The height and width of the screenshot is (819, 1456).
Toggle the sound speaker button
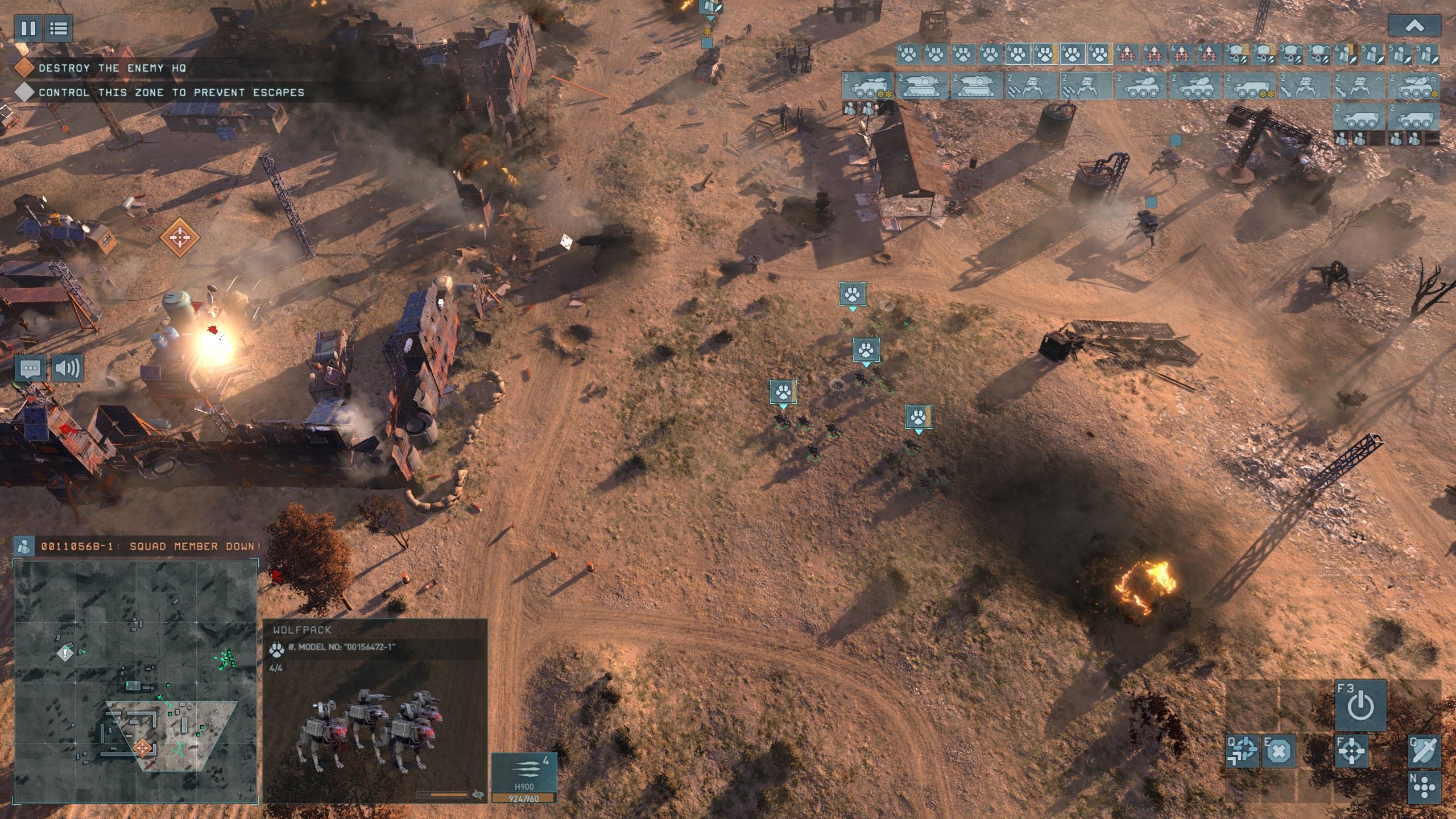point(67,369)
